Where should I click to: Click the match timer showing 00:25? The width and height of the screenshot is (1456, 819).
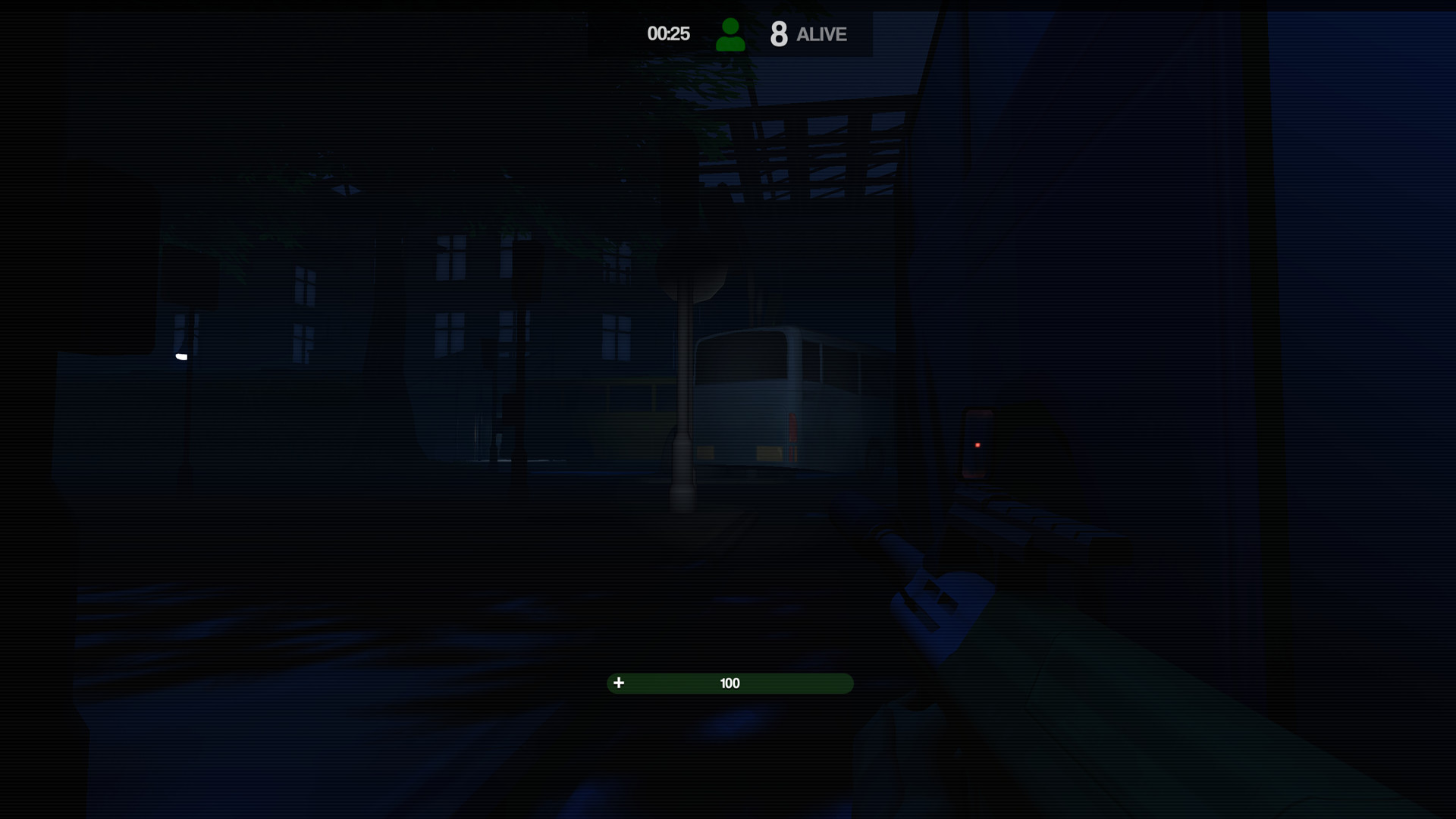(668, 33)
